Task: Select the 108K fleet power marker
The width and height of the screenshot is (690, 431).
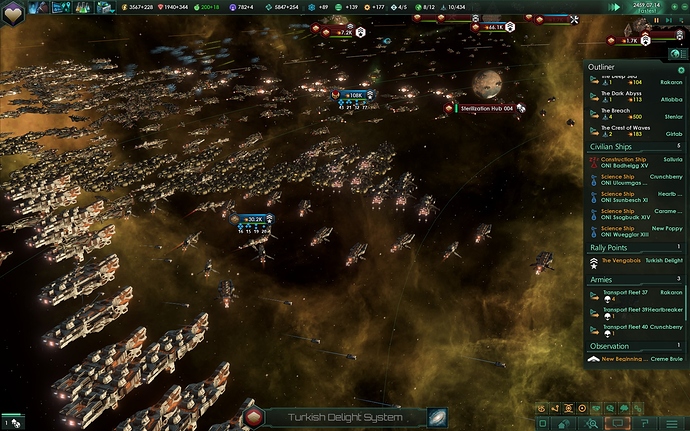Action: tap(352, 95)
